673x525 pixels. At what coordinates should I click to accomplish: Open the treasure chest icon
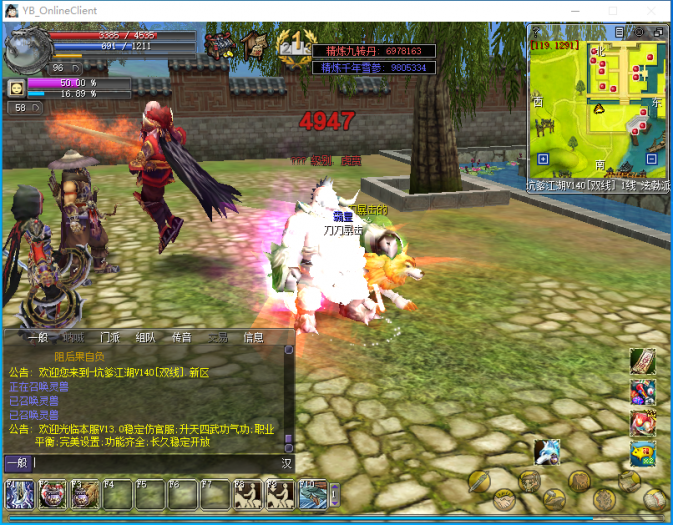[219, 45]
